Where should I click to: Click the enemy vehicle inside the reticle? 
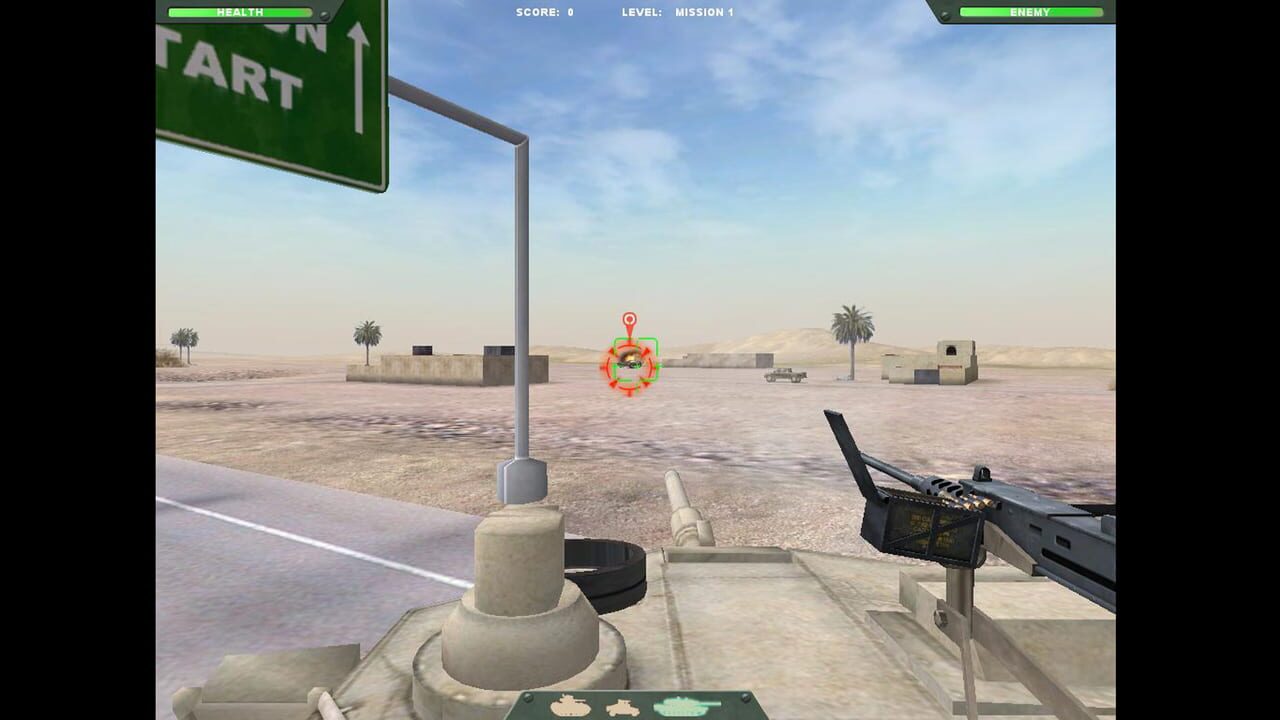(628, 363)
